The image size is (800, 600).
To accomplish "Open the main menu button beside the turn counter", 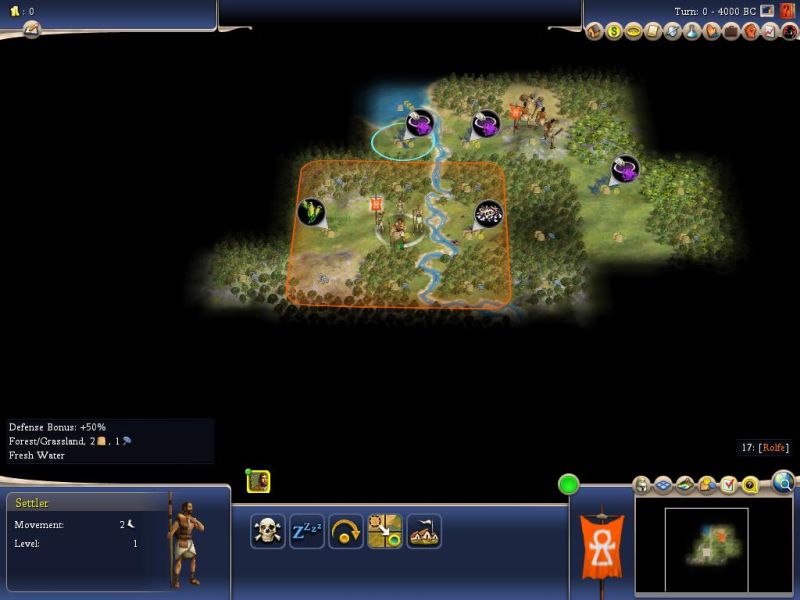I will [x=767, y=11].
